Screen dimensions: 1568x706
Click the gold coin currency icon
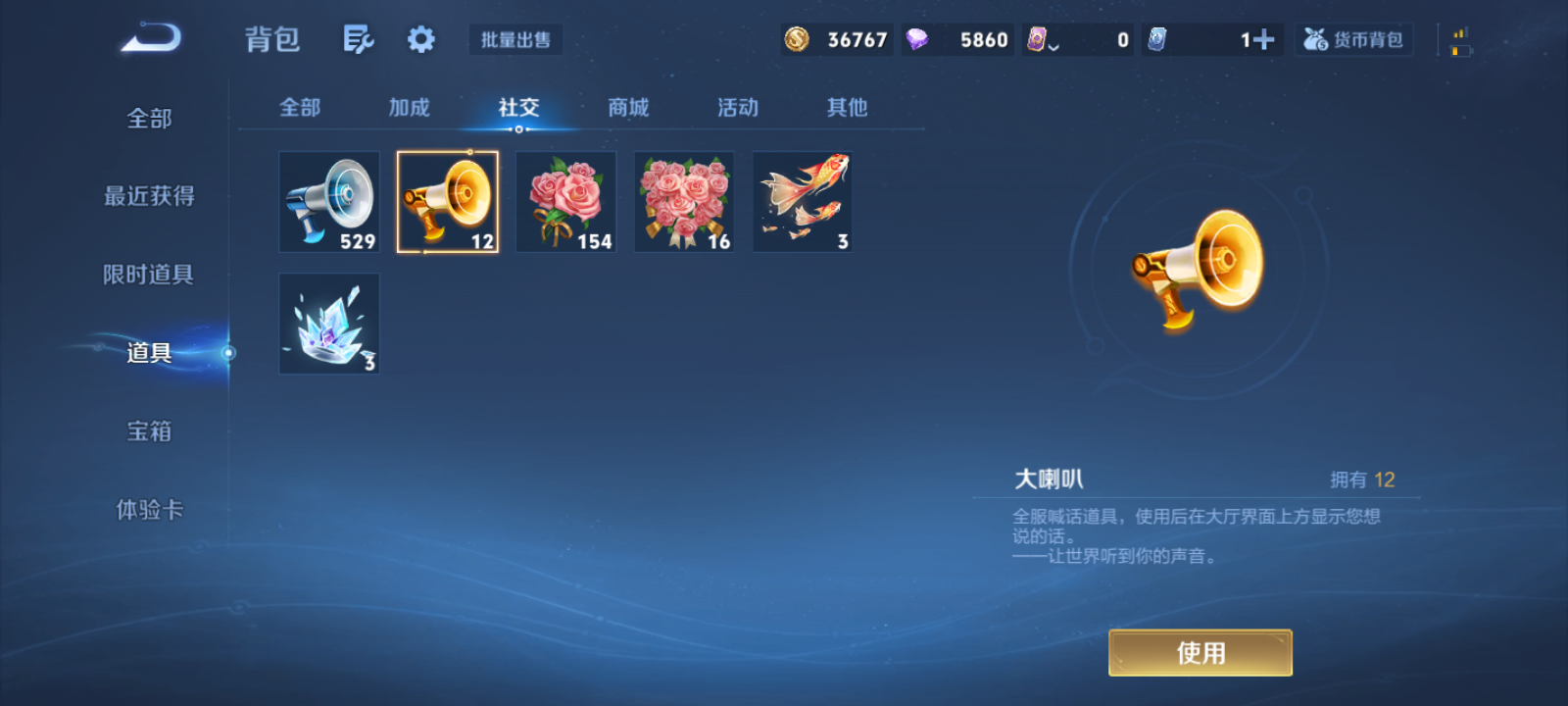796,39
